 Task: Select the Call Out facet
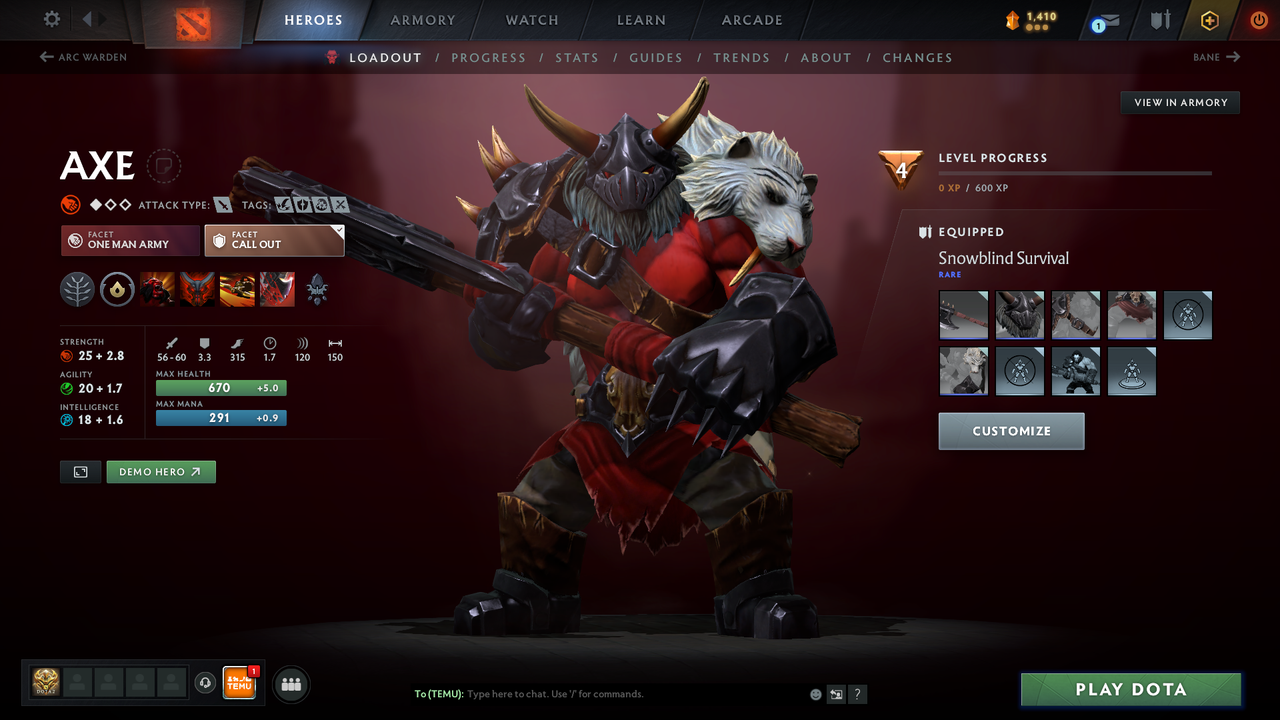(x=274, y=240)
